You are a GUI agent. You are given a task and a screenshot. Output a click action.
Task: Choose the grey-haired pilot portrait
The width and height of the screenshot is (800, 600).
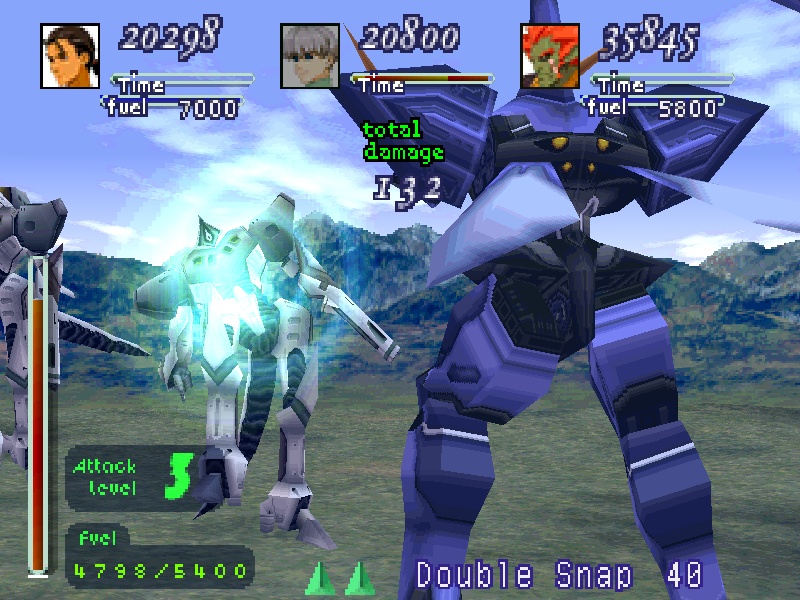(310, 55)
